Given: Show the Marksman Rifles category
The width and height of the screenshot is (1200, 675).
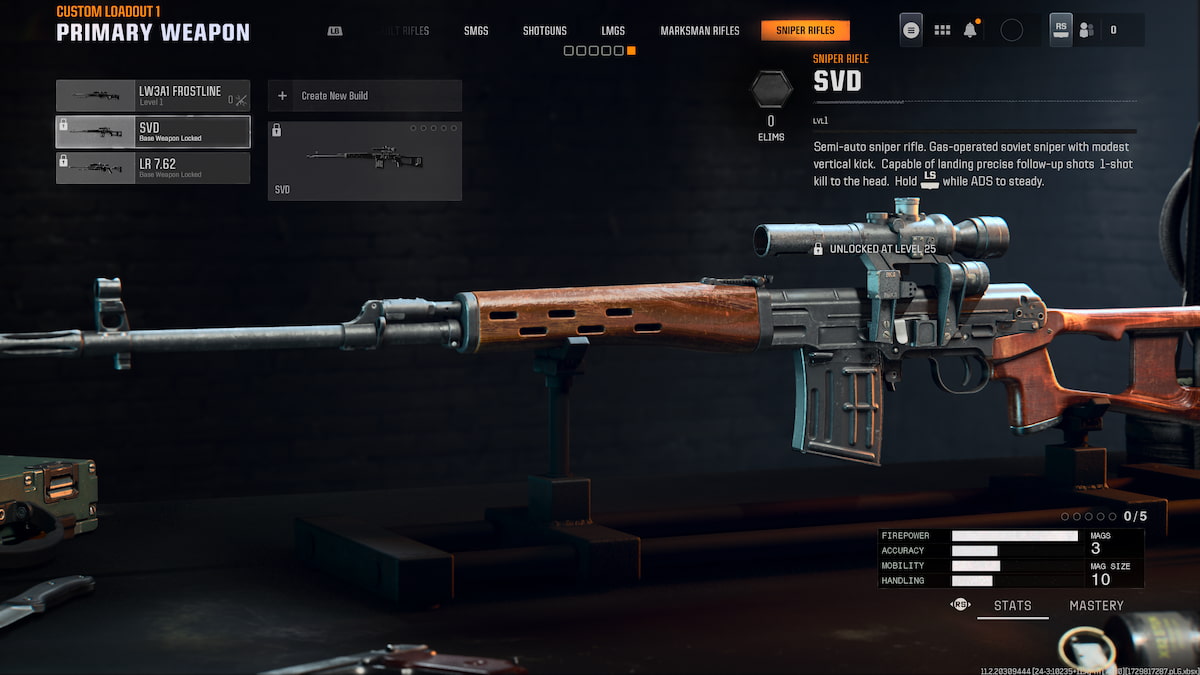Looking at the screenshot, I should pos(700,31).
